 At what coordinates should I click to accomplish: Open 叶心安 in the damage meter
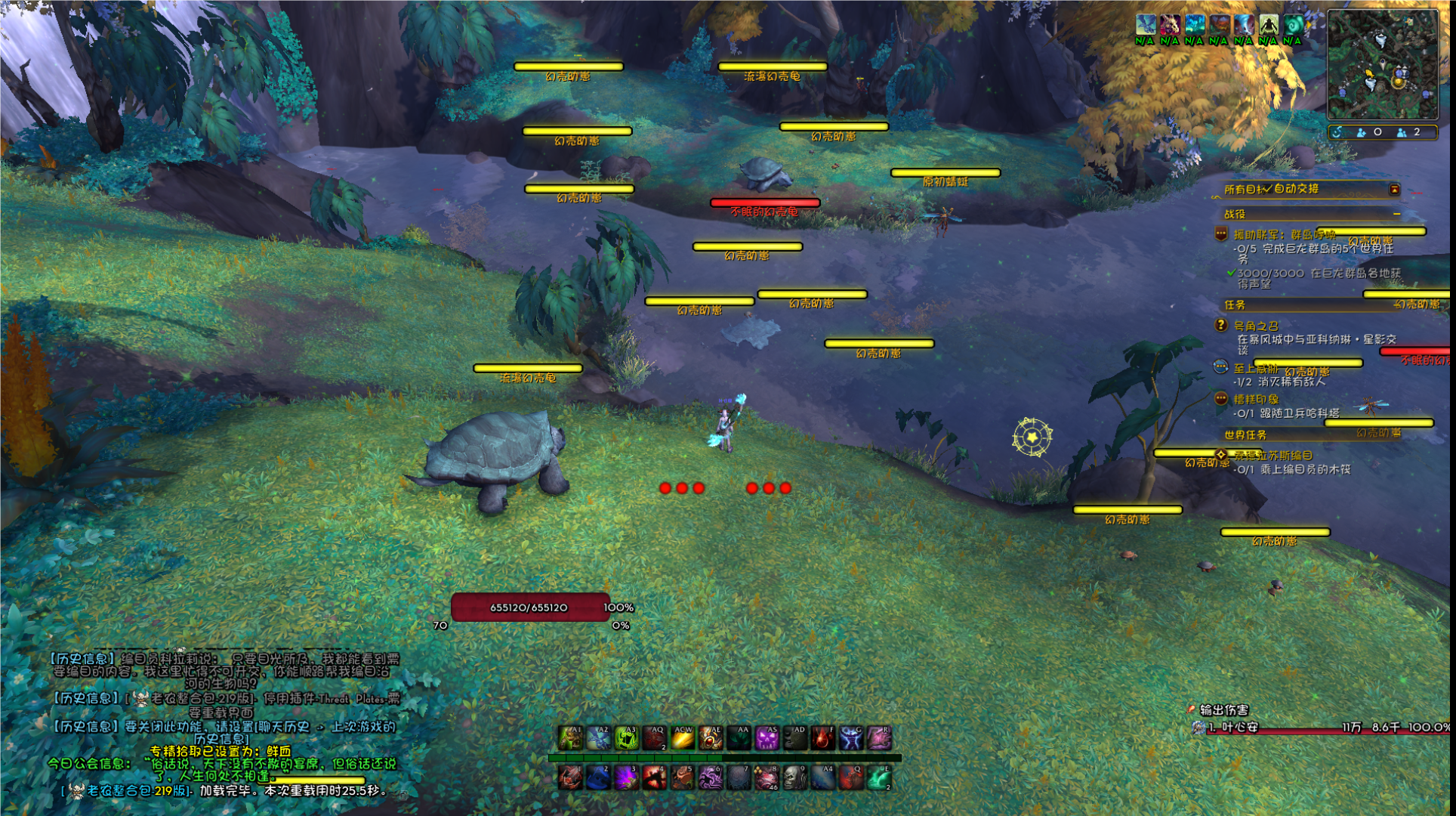(x=1239, y=728)
